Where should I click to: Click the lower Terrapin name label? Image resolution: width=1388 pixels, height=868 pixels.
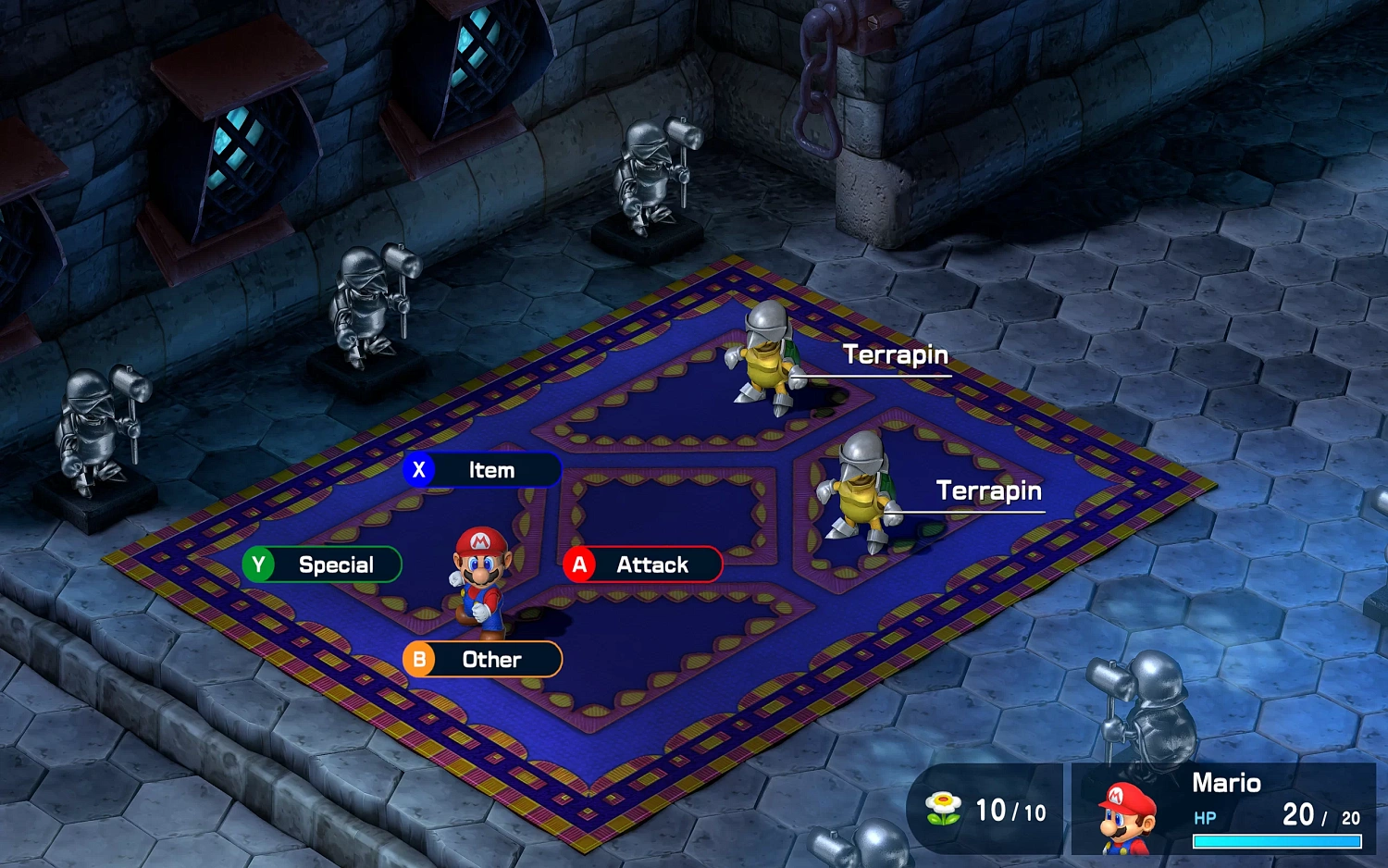[990, 491]
